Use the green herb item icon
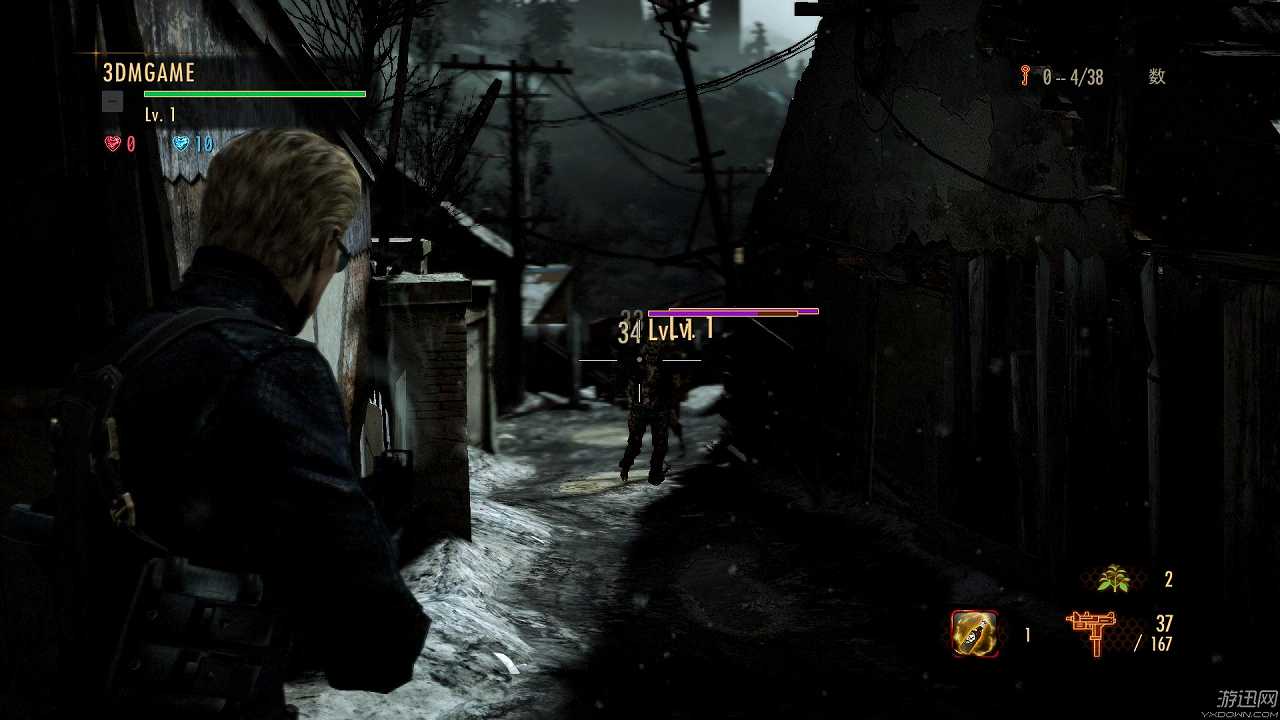Image resolution: width=1280 pixels, height=720 pixels. tap(1112, 578)
